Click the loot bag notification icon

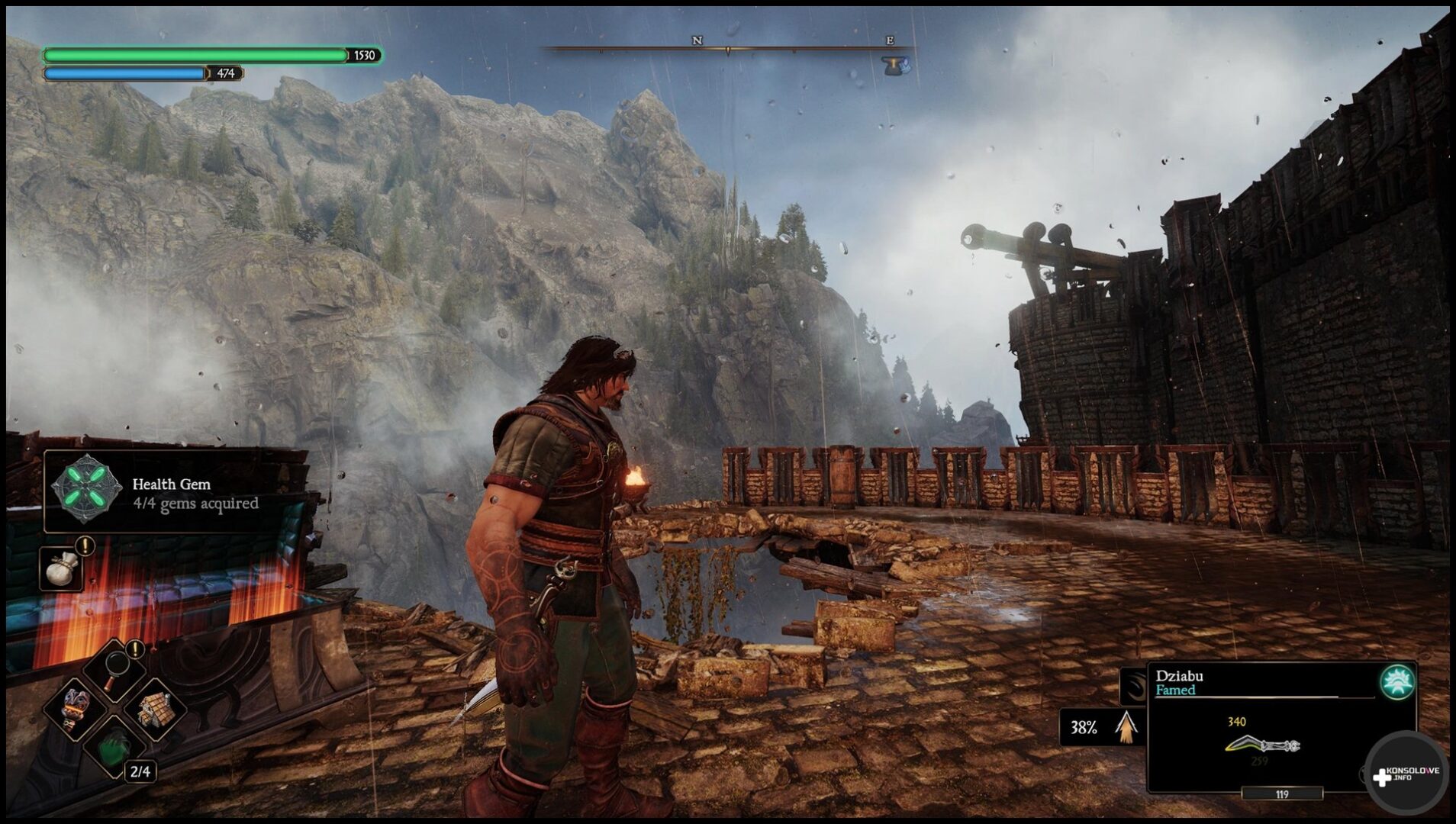61,568
